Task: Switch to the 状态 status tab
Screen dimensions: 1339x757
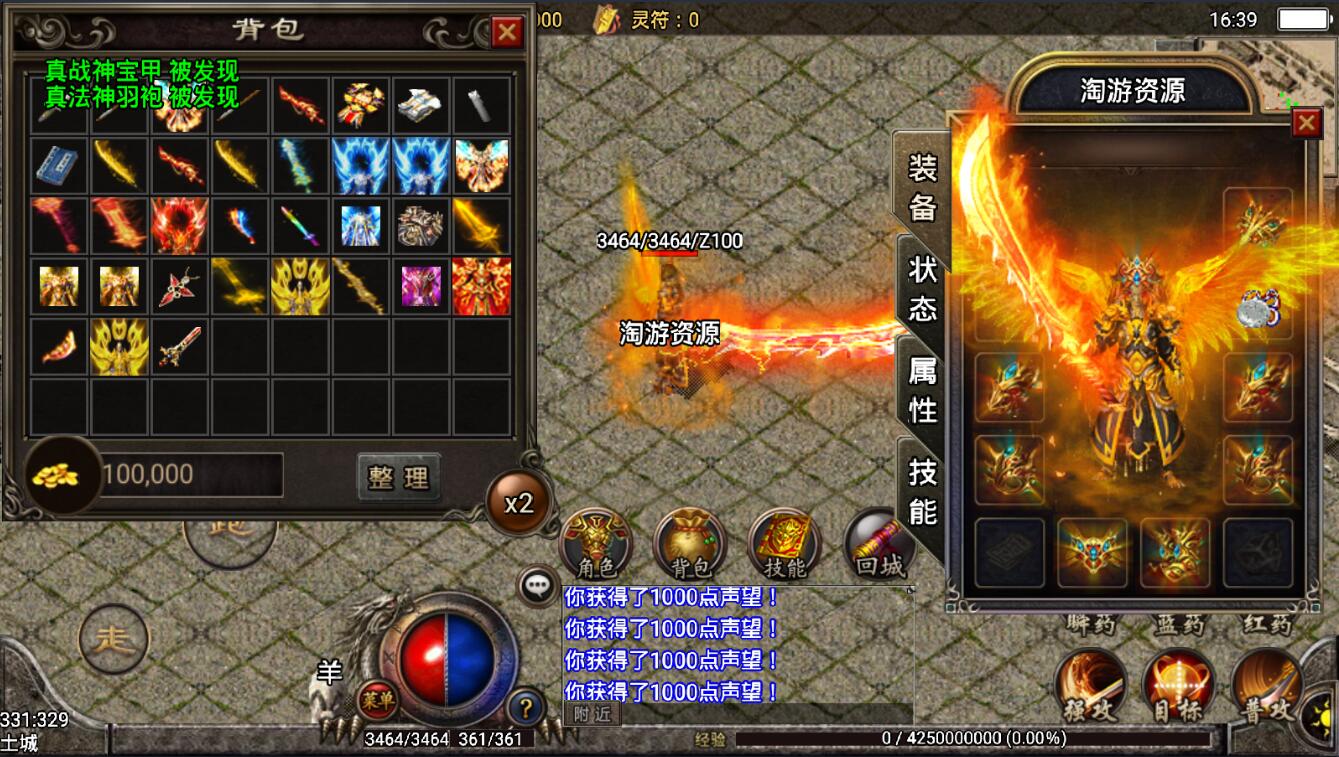Action: pos(922,288)
